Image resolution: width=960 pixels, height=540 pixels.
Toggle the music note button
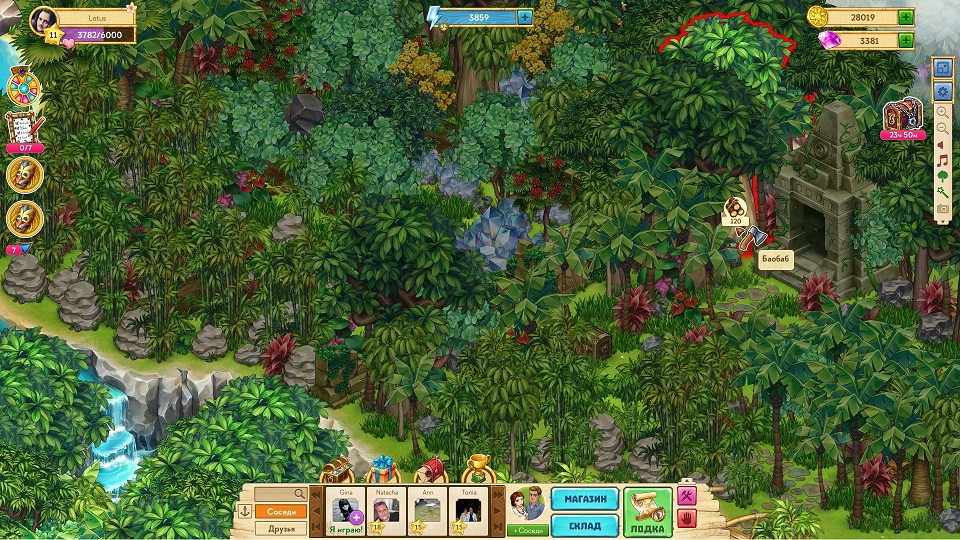[942, 160]
